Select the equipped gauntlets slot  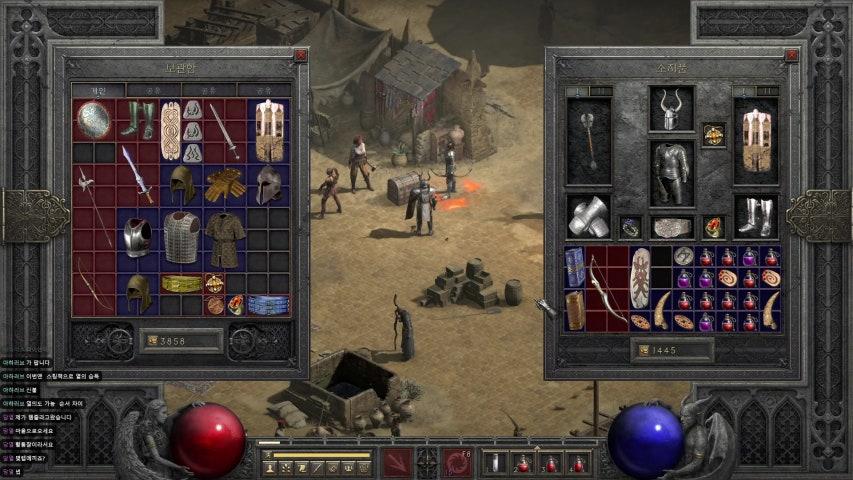click(588, 216)
